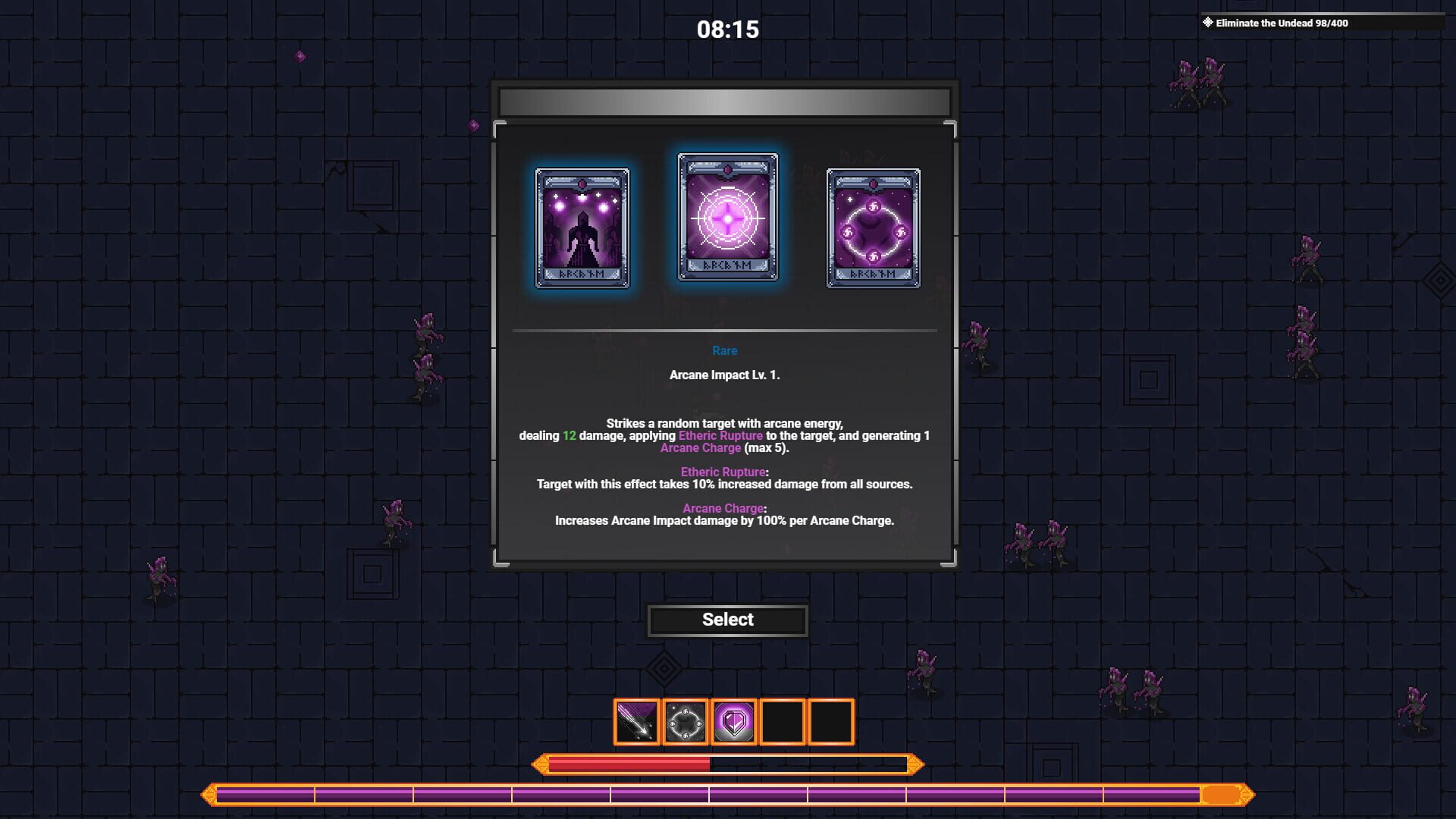Screen dimensions: 1456x819
Task: Open the Rare rarity label details
Action: [x=725, y=350]
